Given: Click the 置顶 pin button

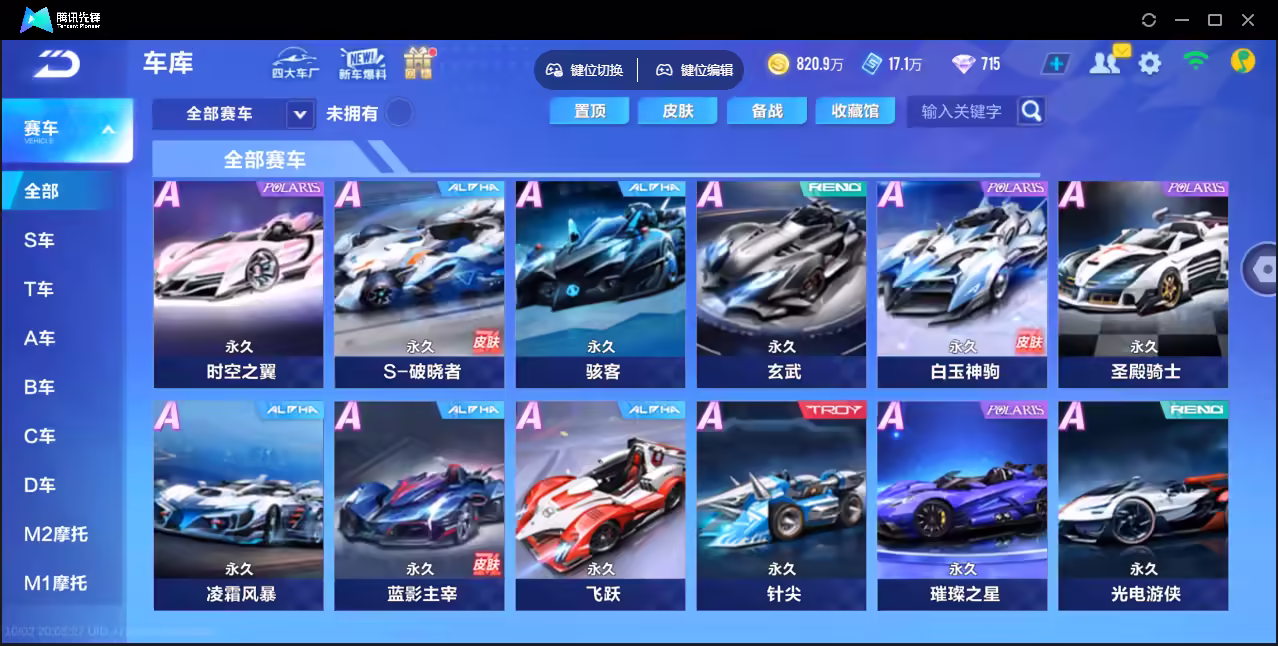Looking at the screenshot, I should pos(590,111).
